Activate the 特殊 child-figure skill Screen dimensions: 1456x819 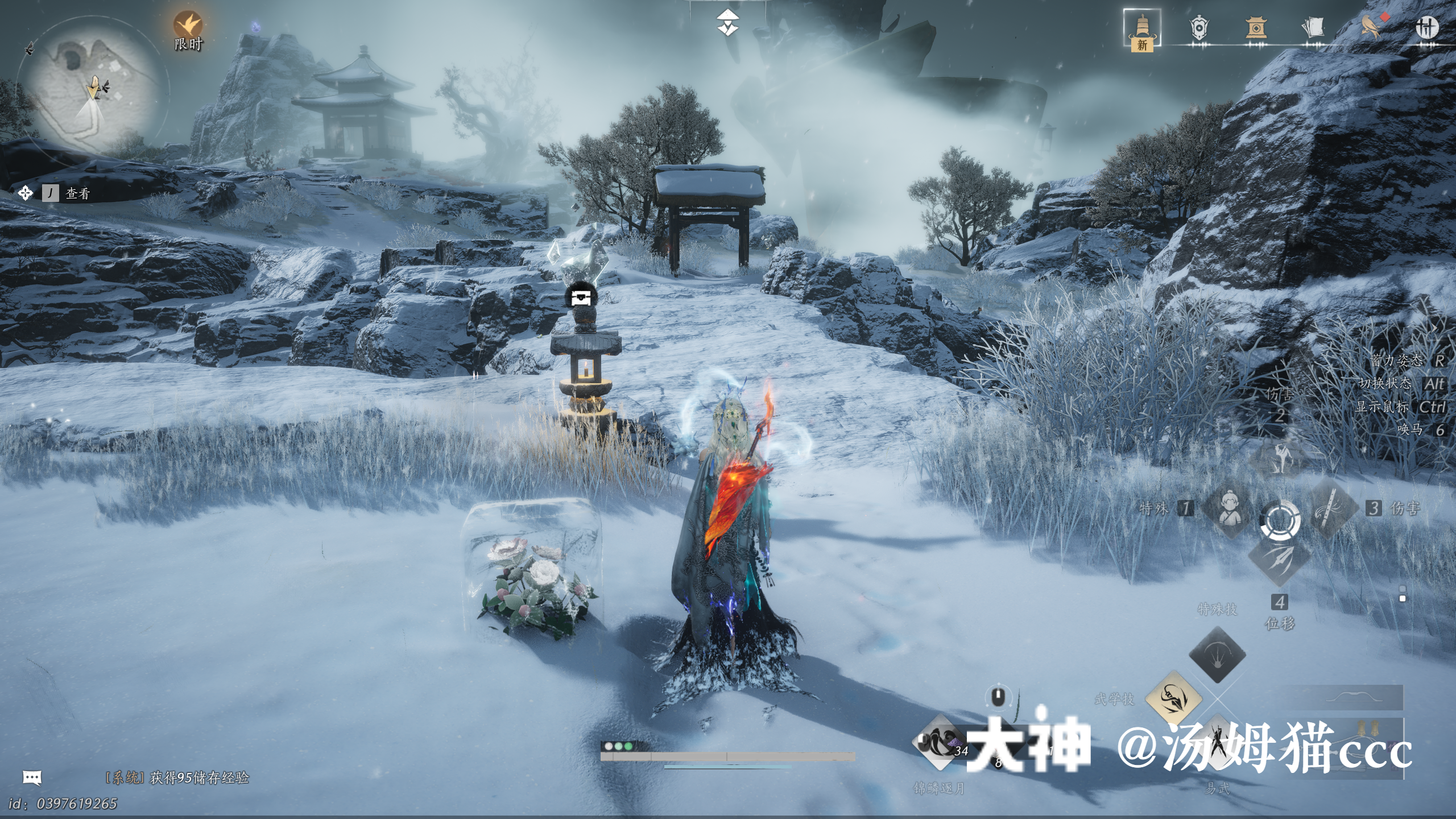[1230, 507]
